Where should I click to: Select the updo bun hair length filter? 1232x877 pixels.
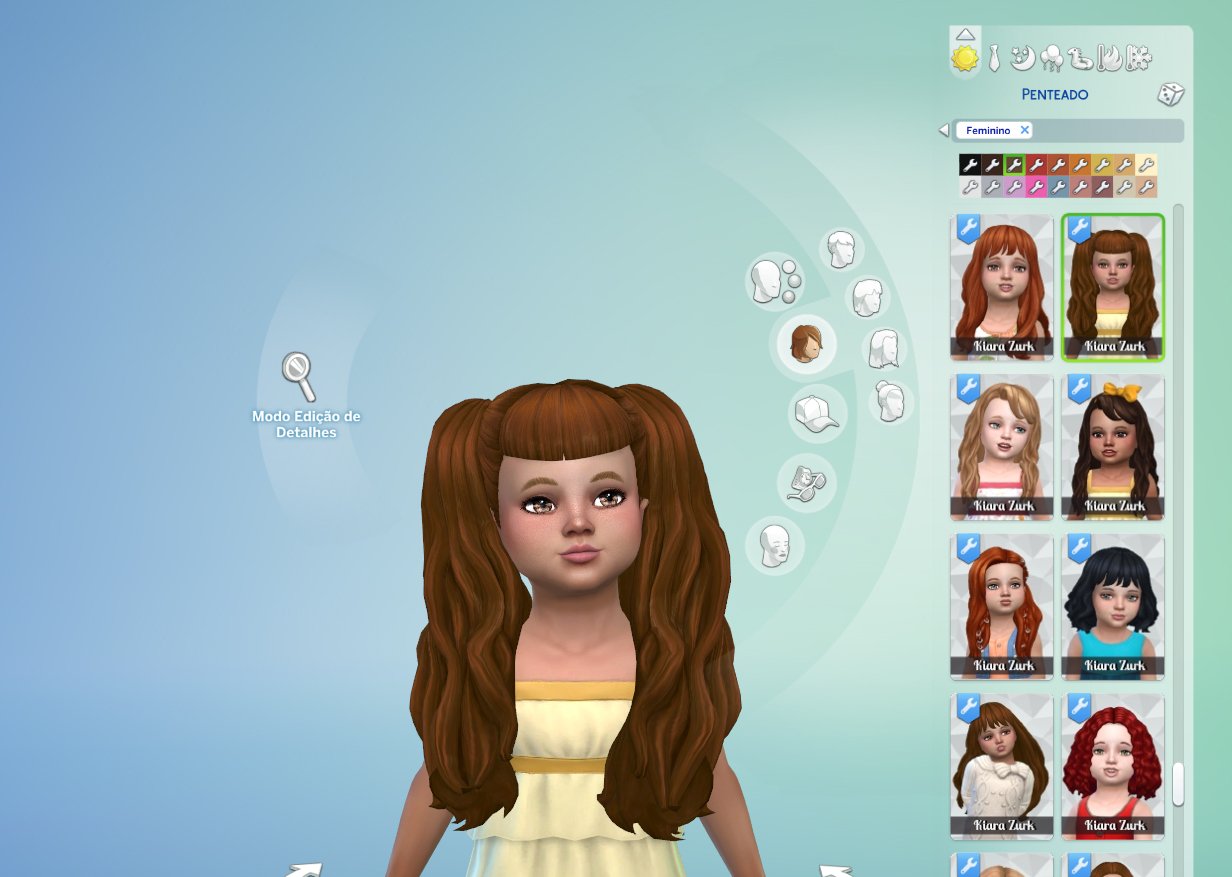tap(890, 401)
